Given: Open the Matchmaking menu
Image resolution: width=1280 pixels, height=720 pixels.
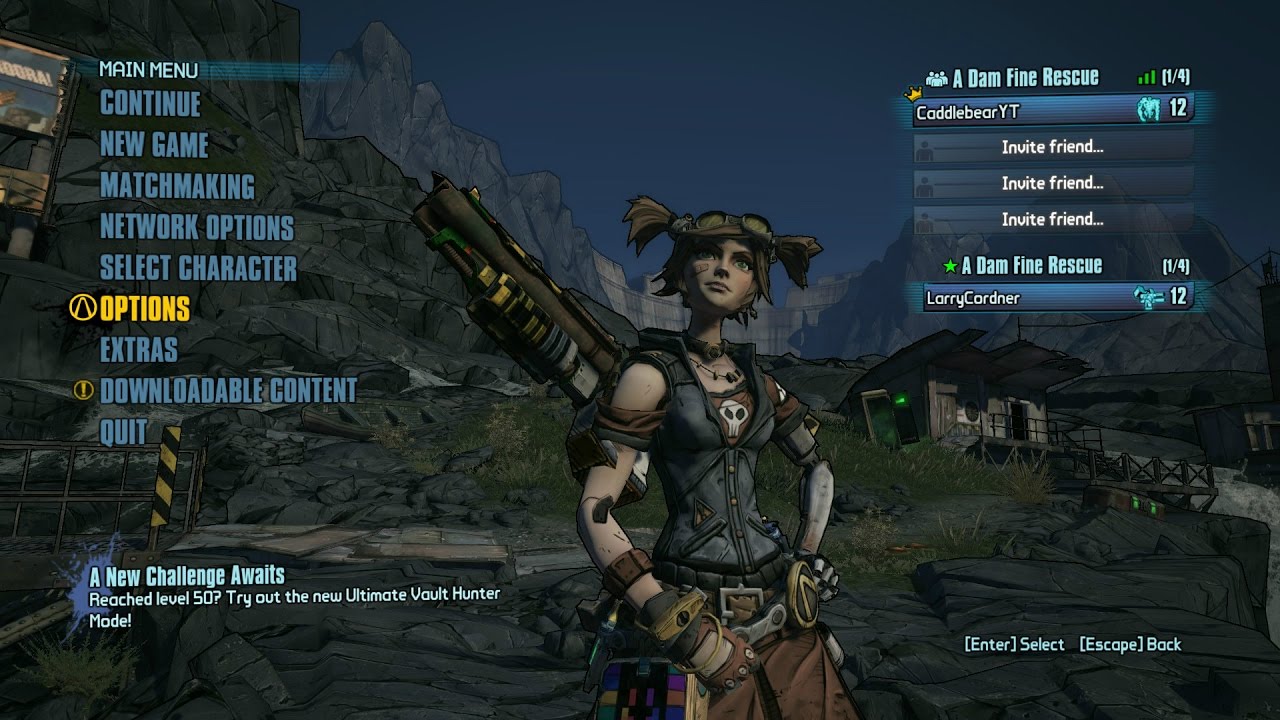Looking at the screenshot, I should (x=177, y=187).
